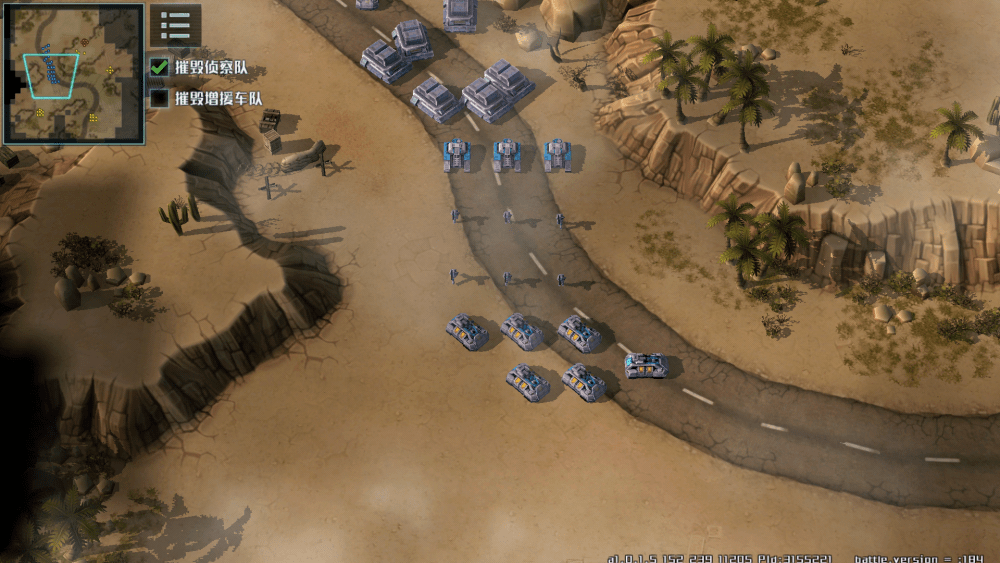Open the objectives list menu button
This screenshot has width=1000, height=563.
[x=175, y=25]
